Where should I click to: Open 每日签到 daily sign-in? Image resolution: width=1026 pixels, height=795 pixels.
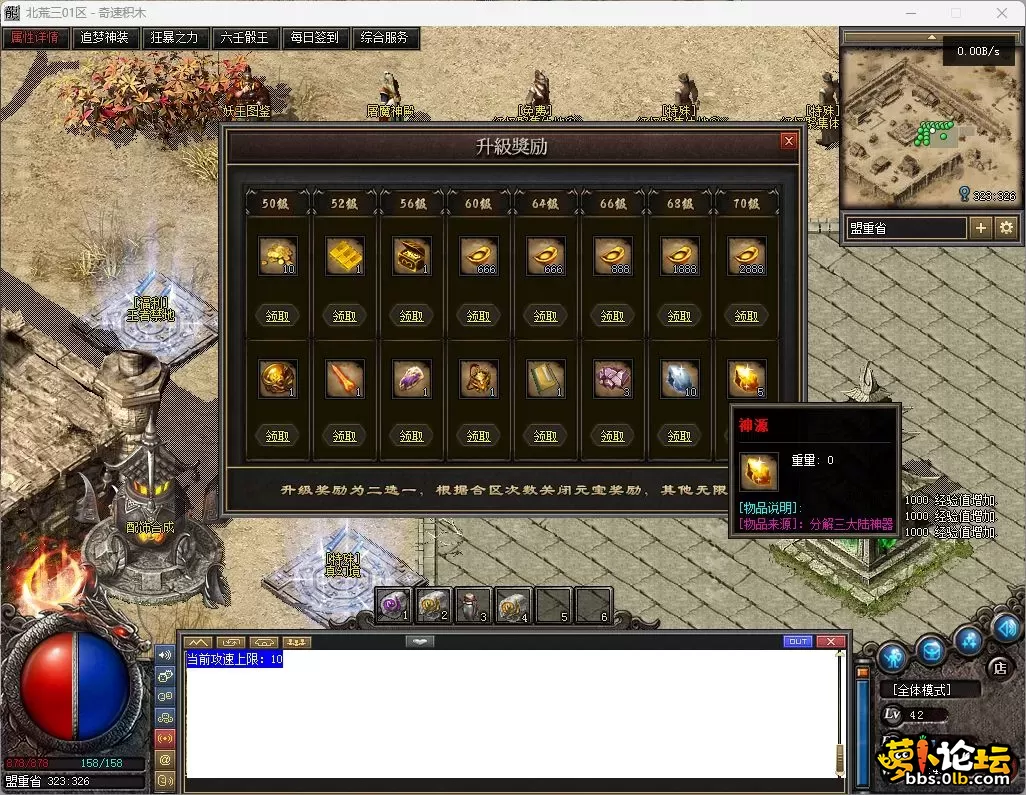point(315,38)
